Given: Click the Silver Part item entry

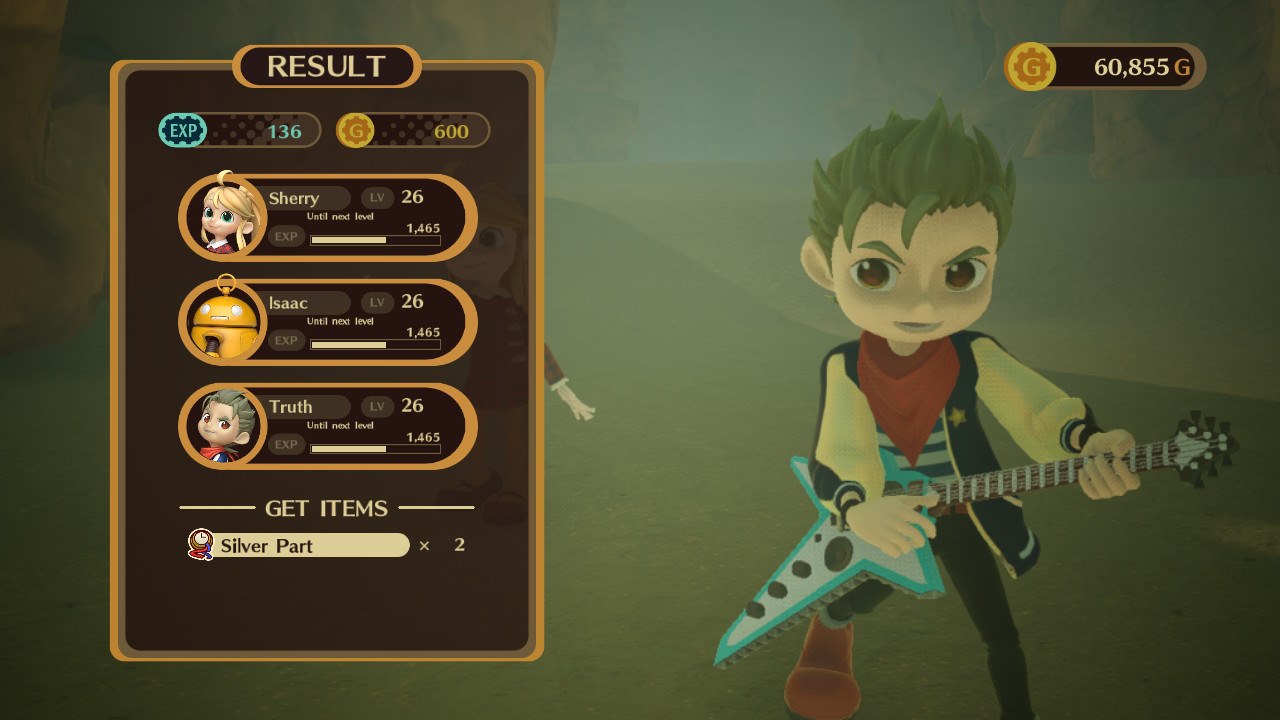Looking at the screenshot, I should [300, 545].
